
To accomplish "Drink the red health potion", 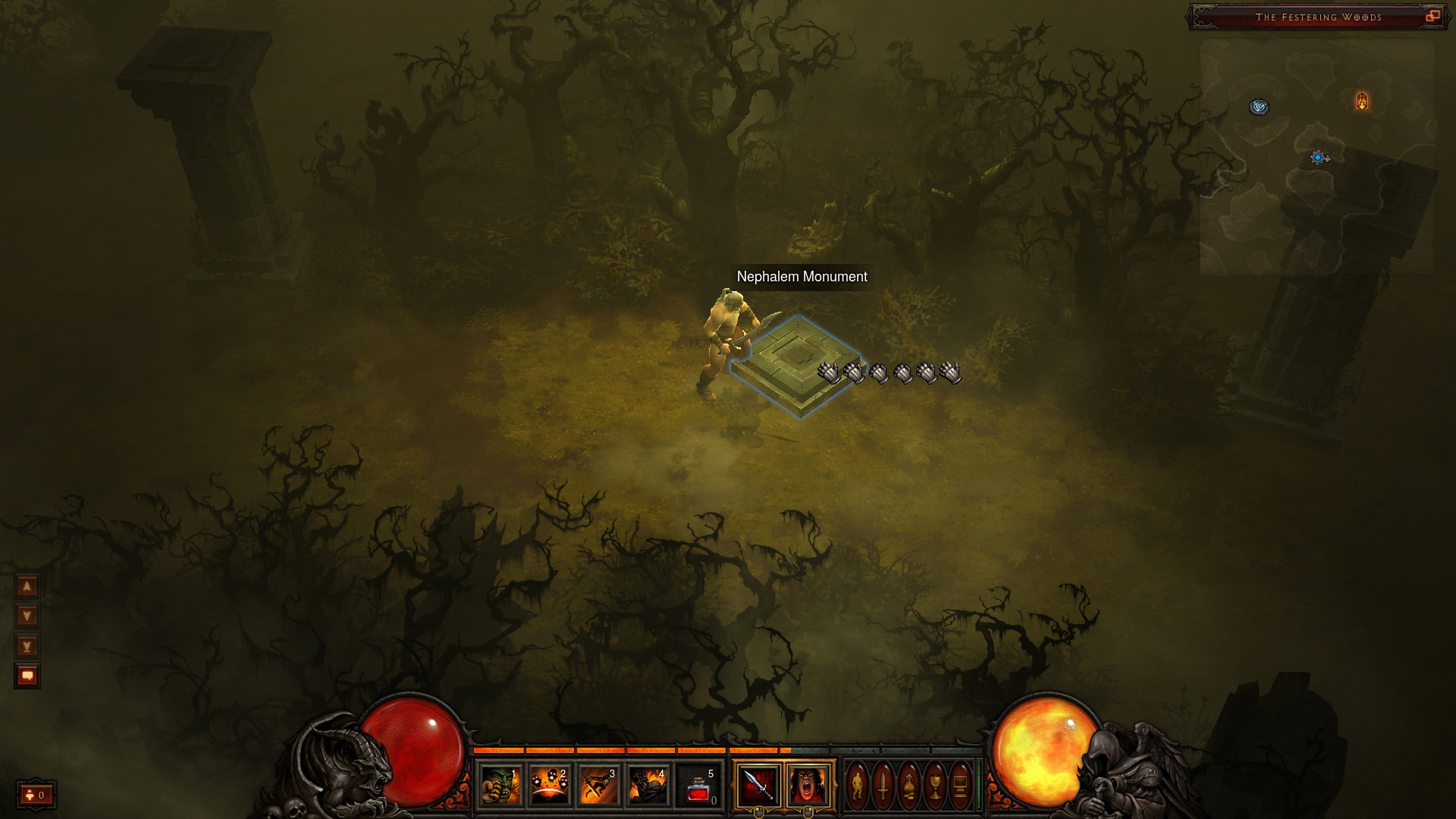I will click(x=698, y=785).
